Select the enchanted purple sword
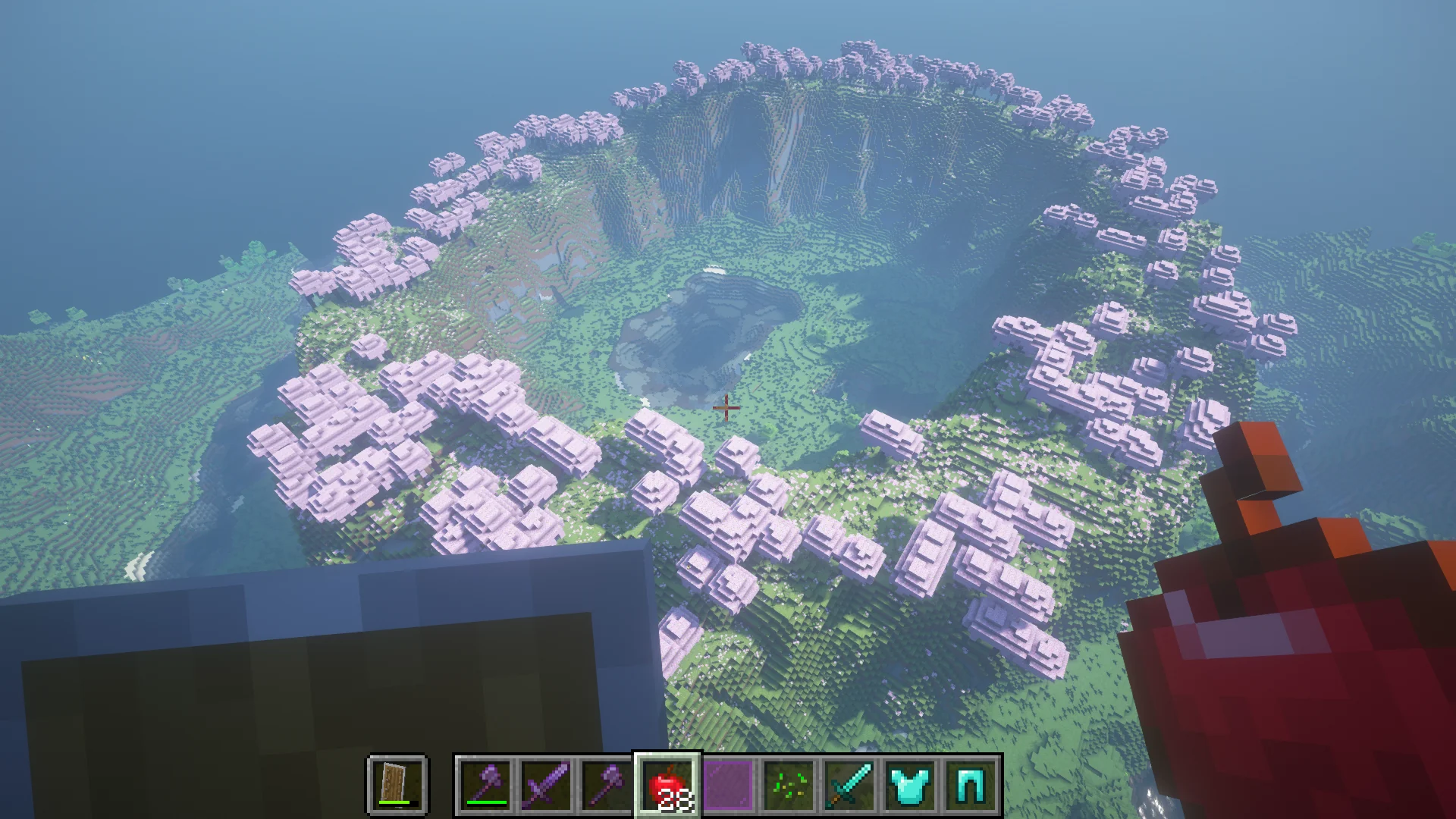This screenshot has width=1456, height=819. pyautogui.click(x=544, y=785)
